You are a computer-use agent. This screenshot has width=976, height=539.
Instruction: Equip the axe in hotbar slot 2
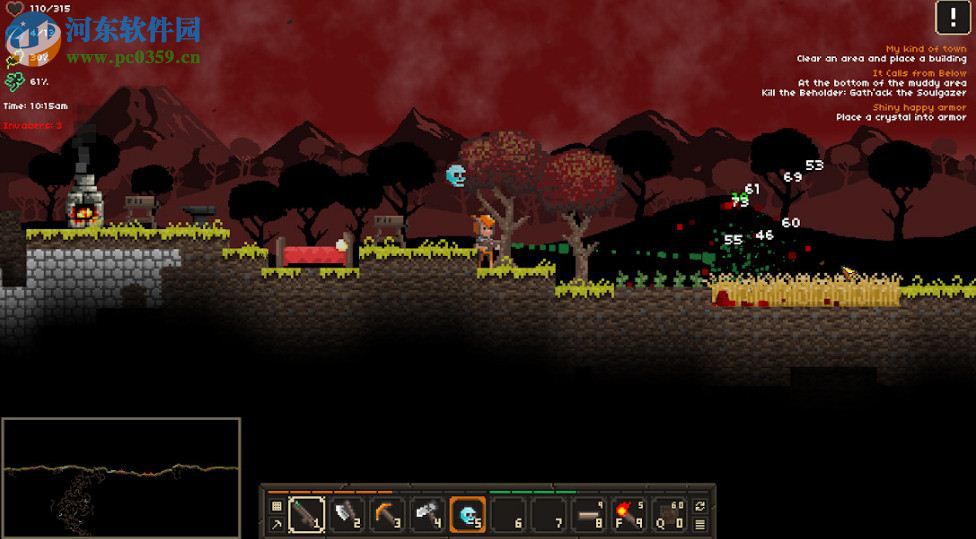pos(346,515)
